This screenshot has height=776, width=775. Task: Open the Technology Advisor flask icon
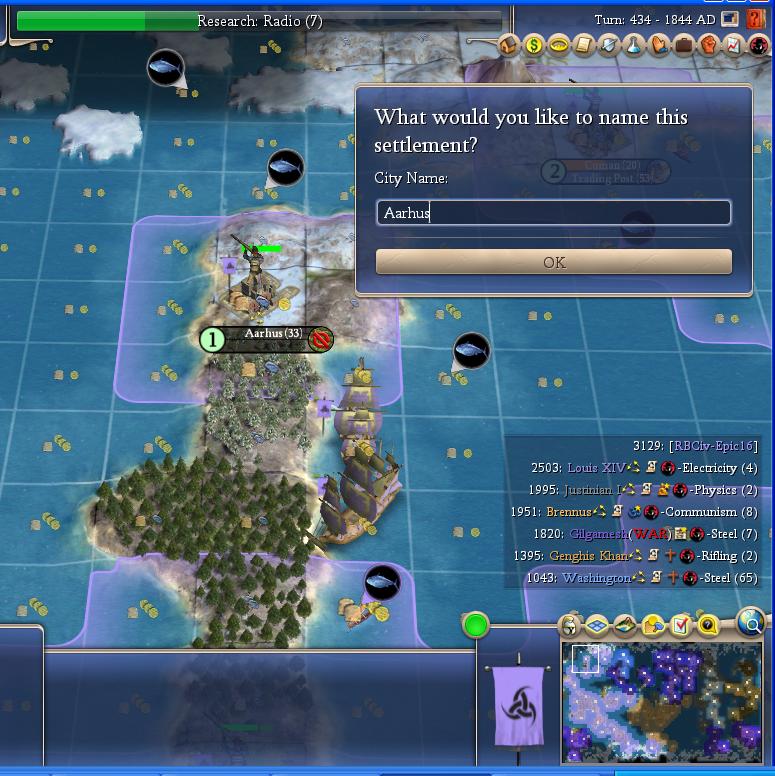coord(634,45)
